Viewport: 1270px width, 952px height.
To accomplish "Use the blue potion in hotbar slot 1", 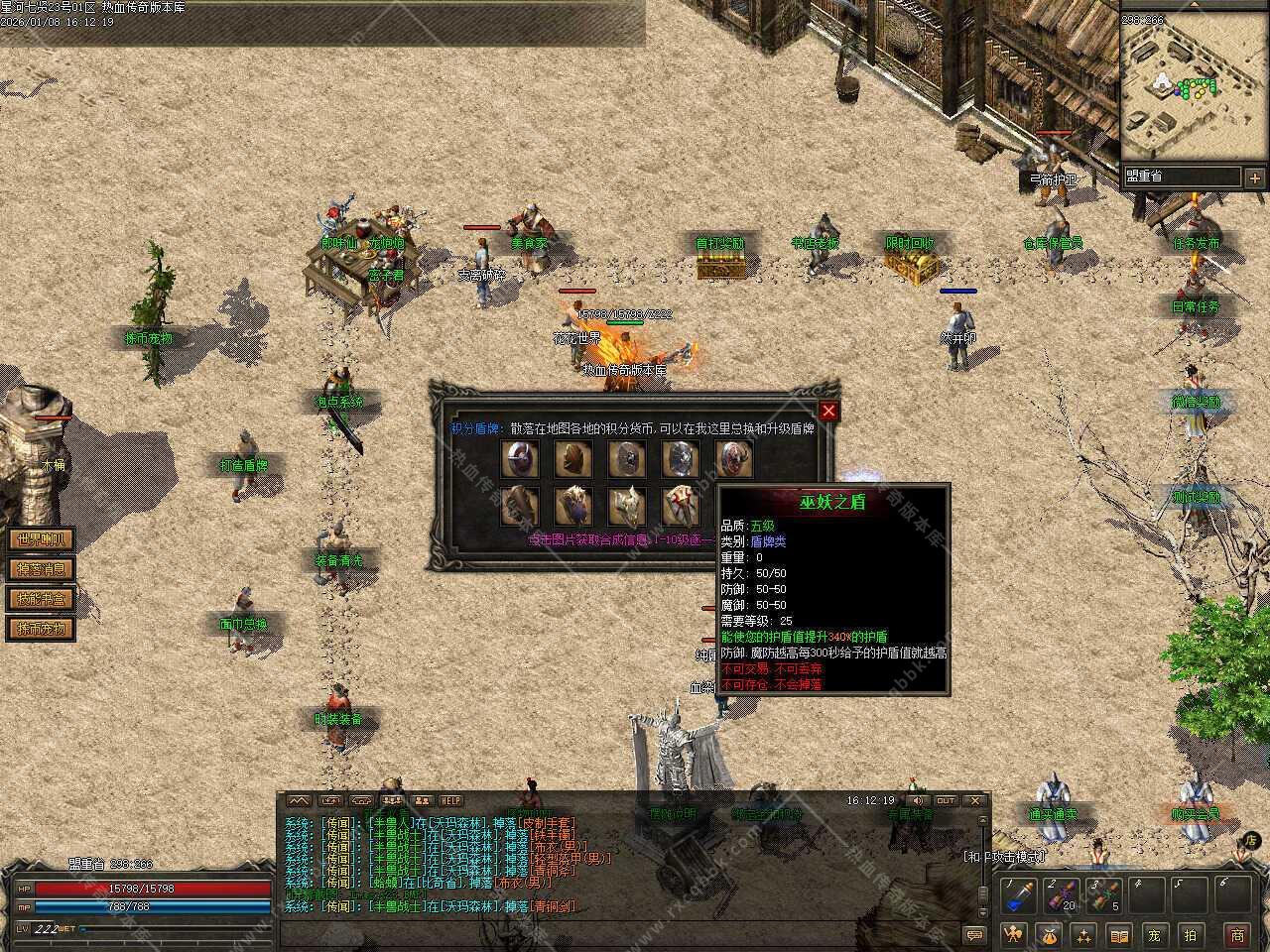I will [x=1018, y=895].
